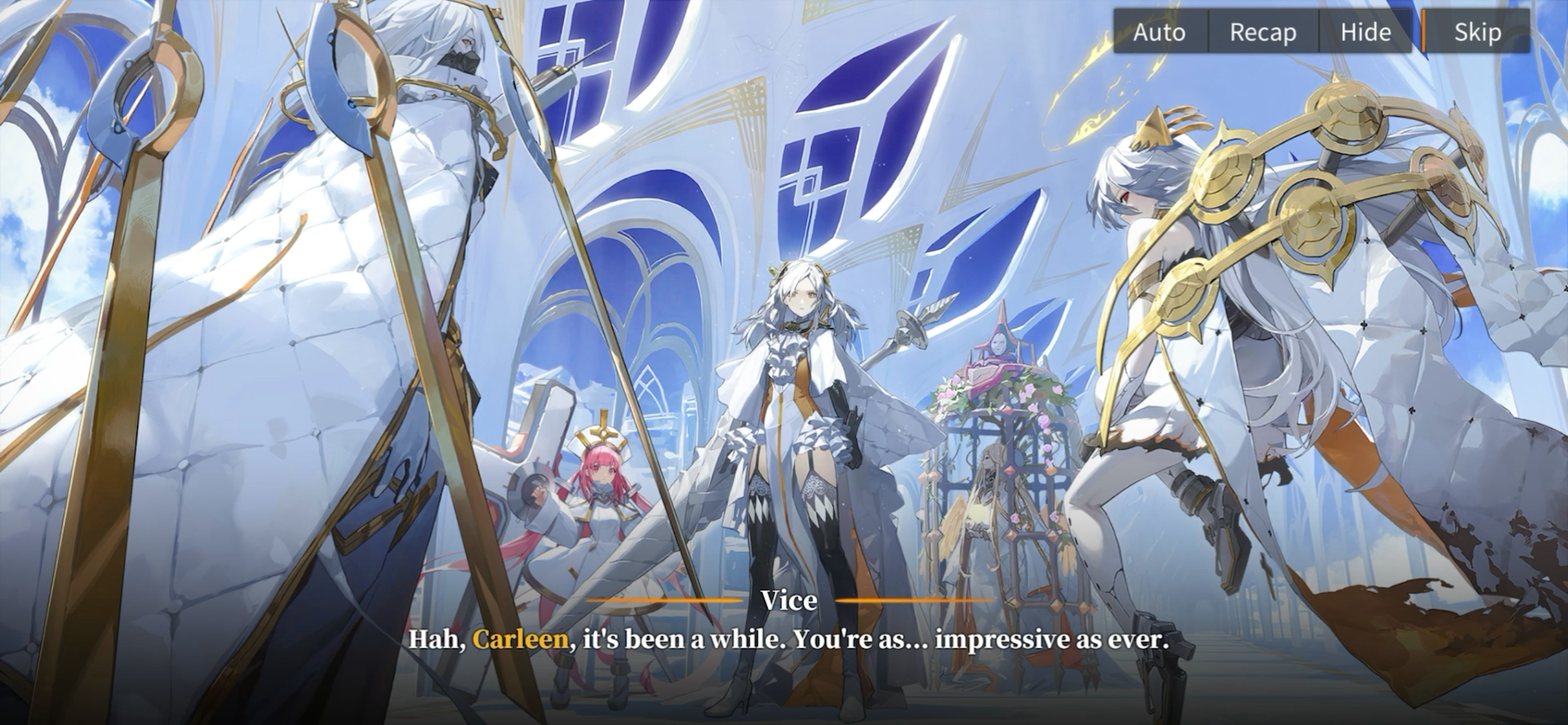Enable Auto dialogue playback
The width and height of the screenshot is (1568, 725).
tap(1159, 32)
